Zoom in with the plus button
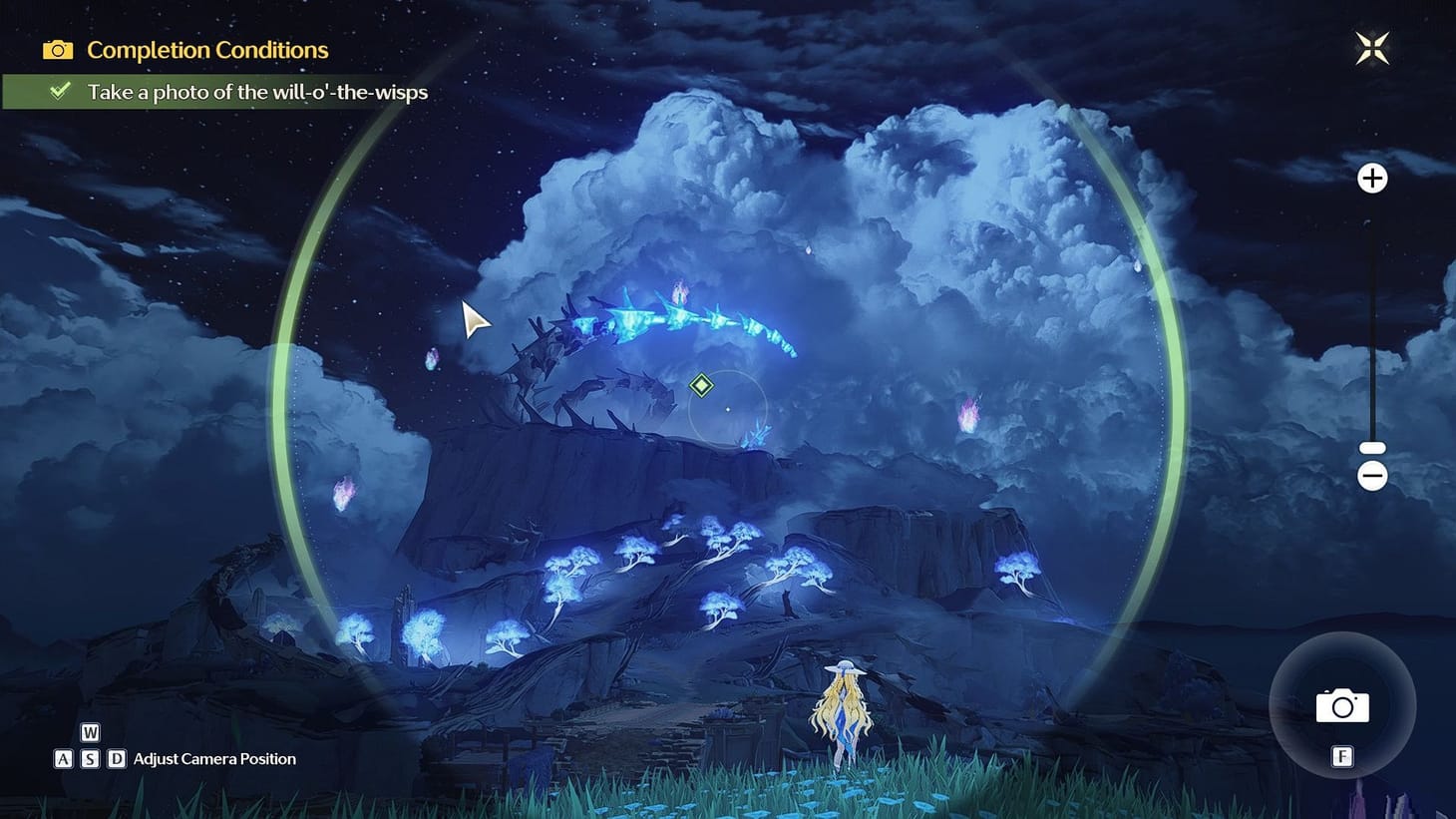The height and width of the screenshot is (819, 1456). coord(1372,179)
